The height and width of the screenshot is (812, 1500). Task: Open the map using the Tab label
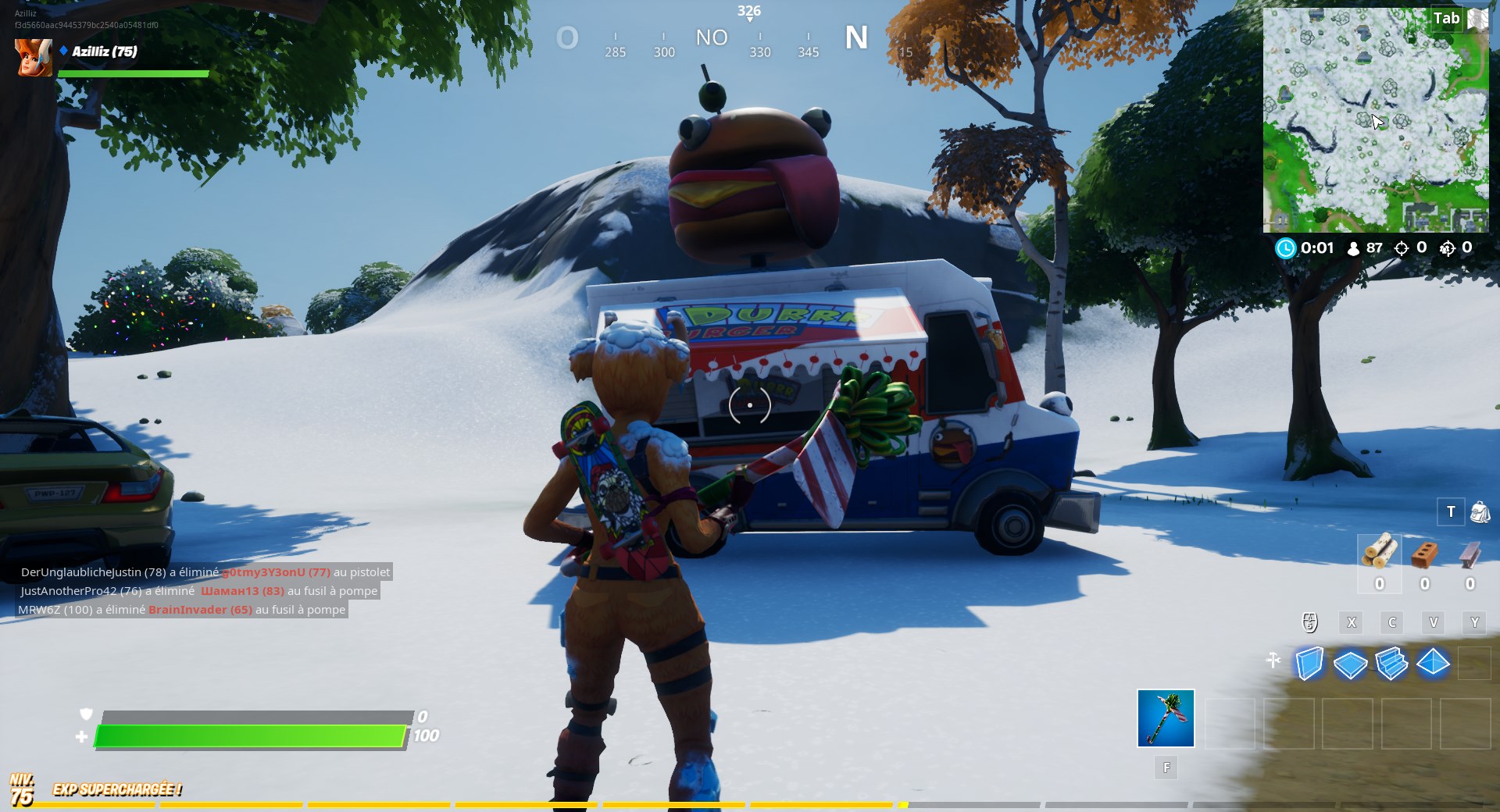click(1446, 18)
